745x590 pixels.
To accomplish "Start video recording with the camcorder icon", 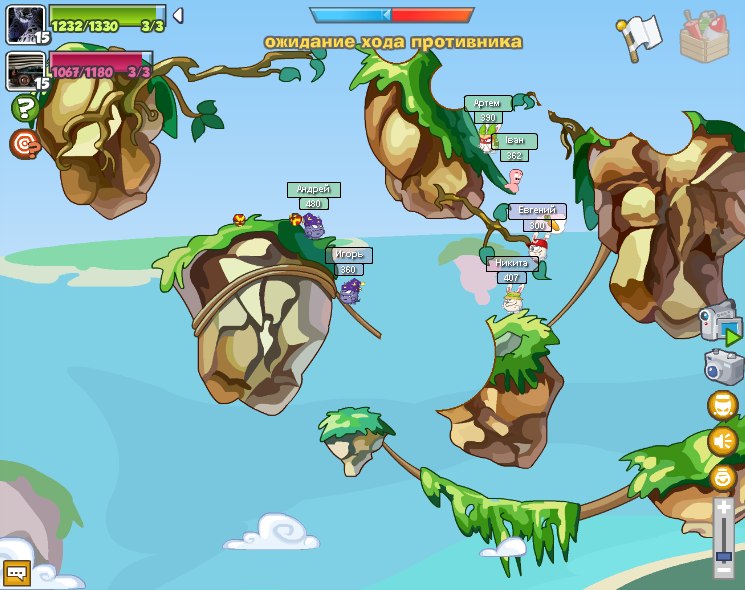I will [720, 324].
